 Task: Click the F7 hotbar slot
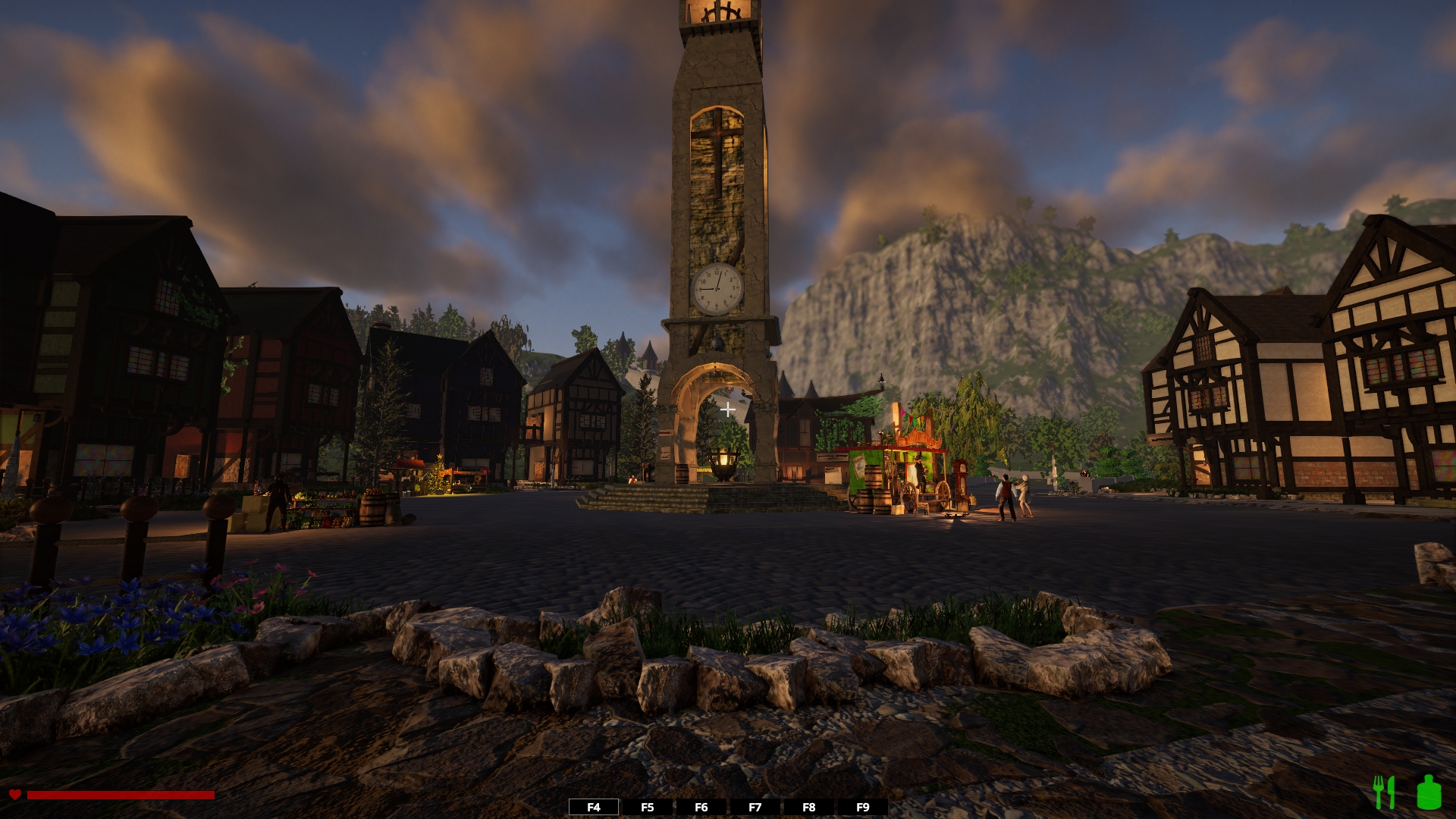point(755,807)
